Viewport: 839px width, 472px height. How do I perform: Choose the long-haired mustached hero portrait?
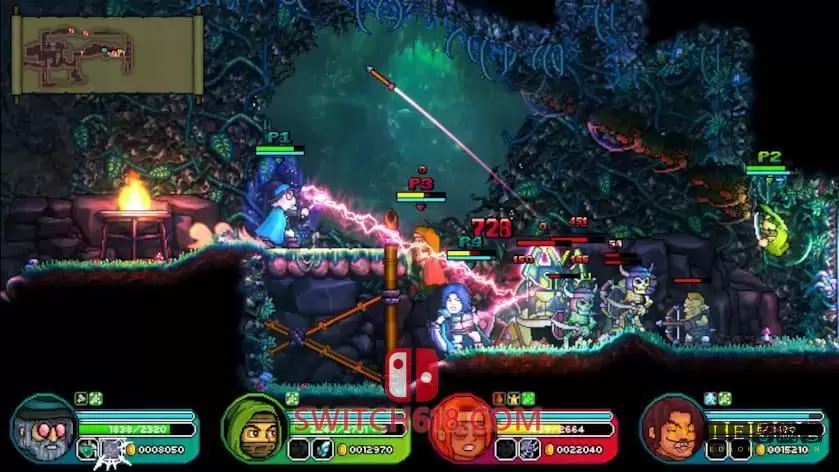tap(672, 428)
